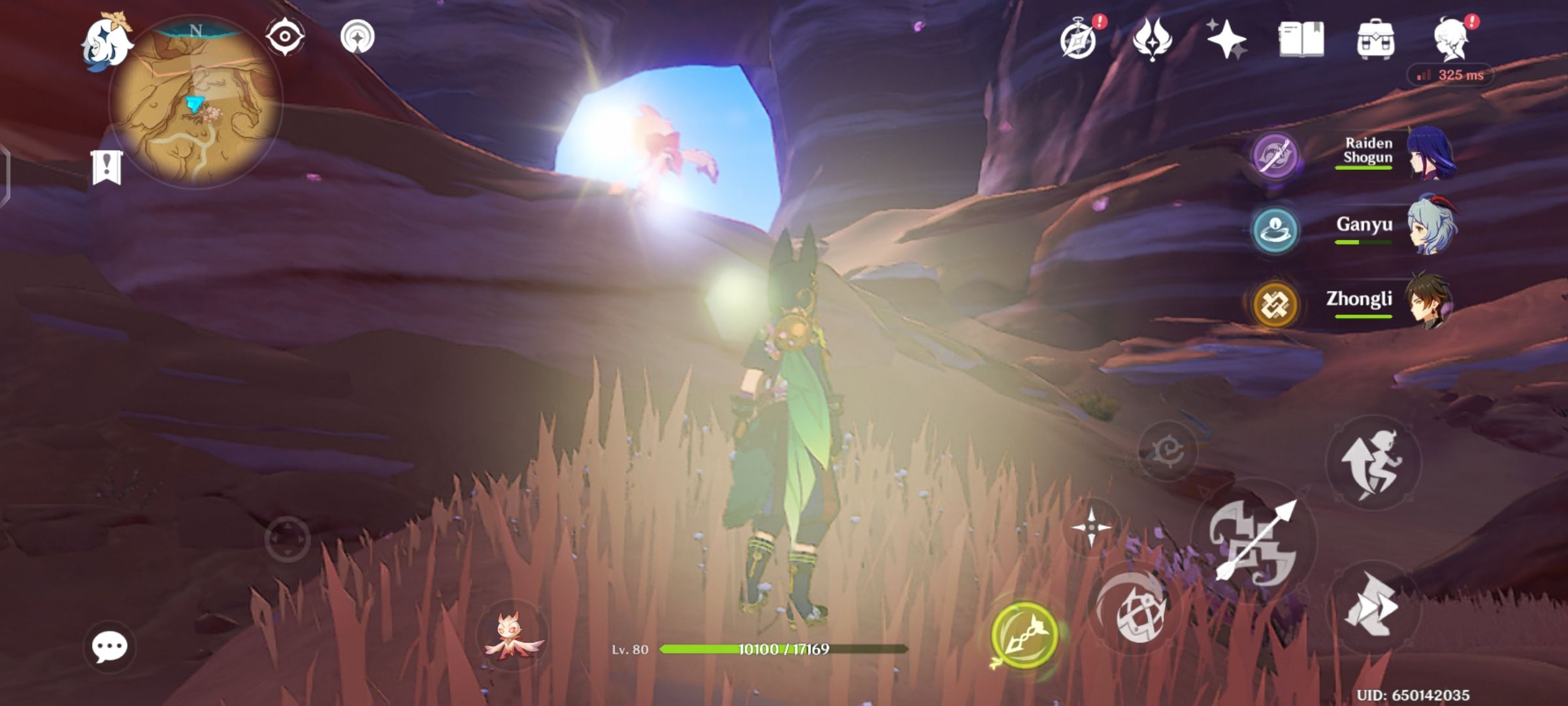Open the Wish menu star icon
Screen dimensions: 1568x706
[1226, 41]
